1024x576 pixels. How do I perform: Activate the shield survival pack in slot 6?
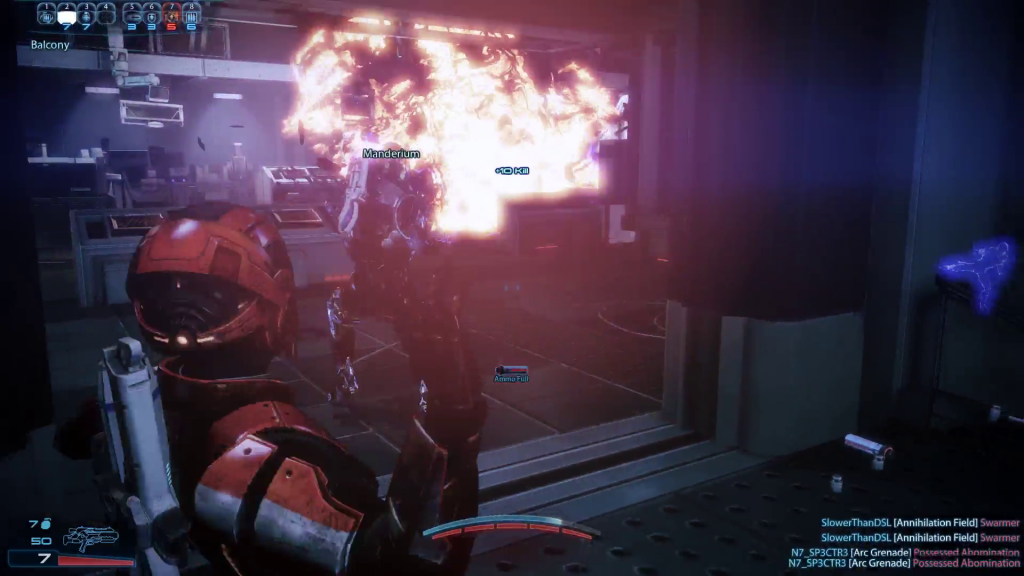pos(152,15)
